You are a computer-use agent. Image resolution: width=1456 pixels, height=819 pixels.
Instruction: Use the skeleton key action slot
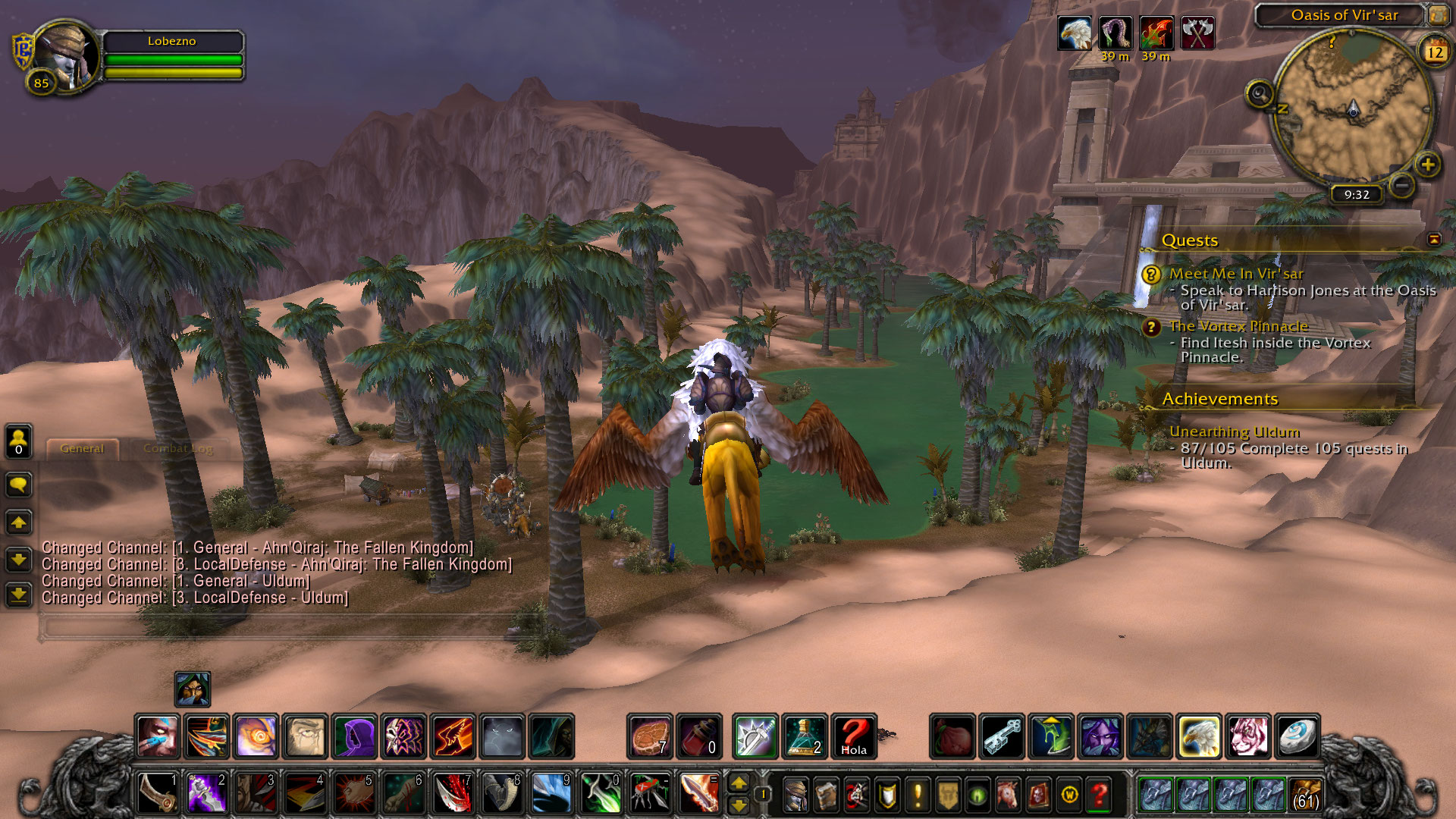tap(1003, 736)
